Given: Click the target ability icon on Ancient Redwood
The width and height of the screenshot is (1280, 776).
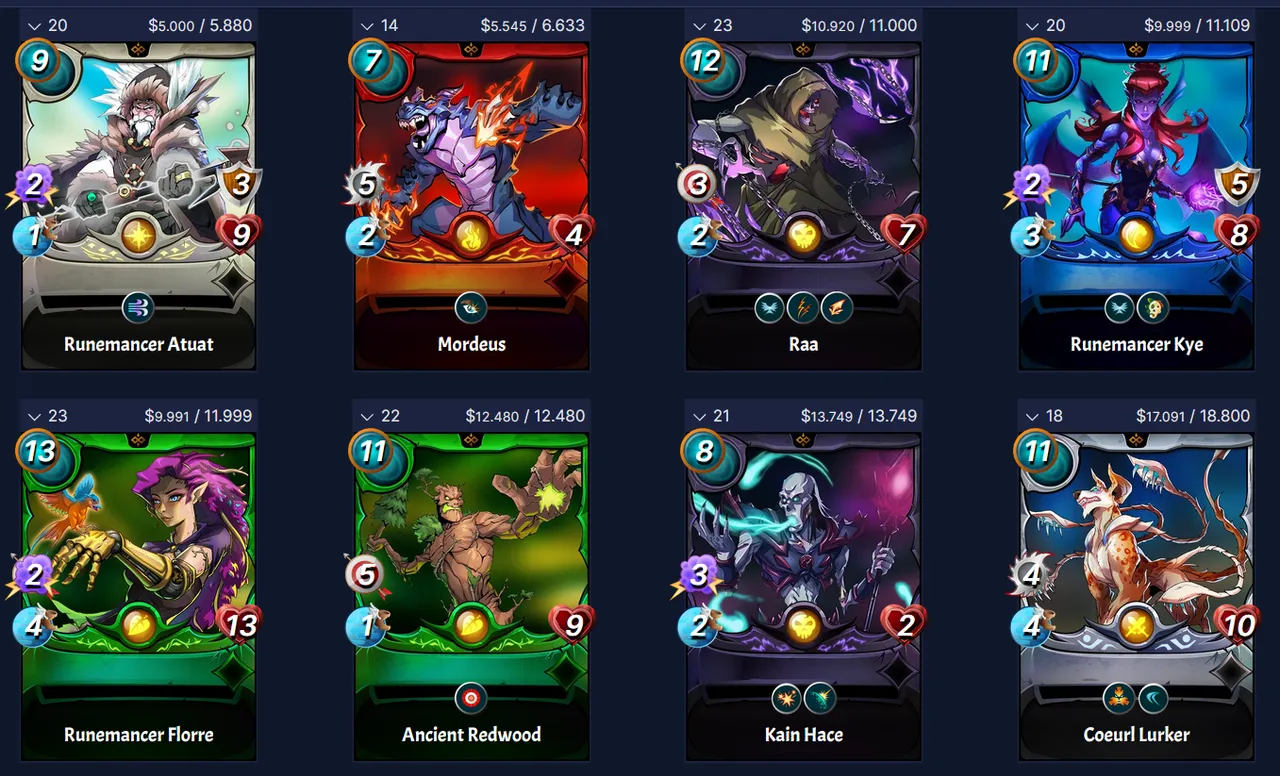Looking at the screenshot, I should [x=471, y=697].
